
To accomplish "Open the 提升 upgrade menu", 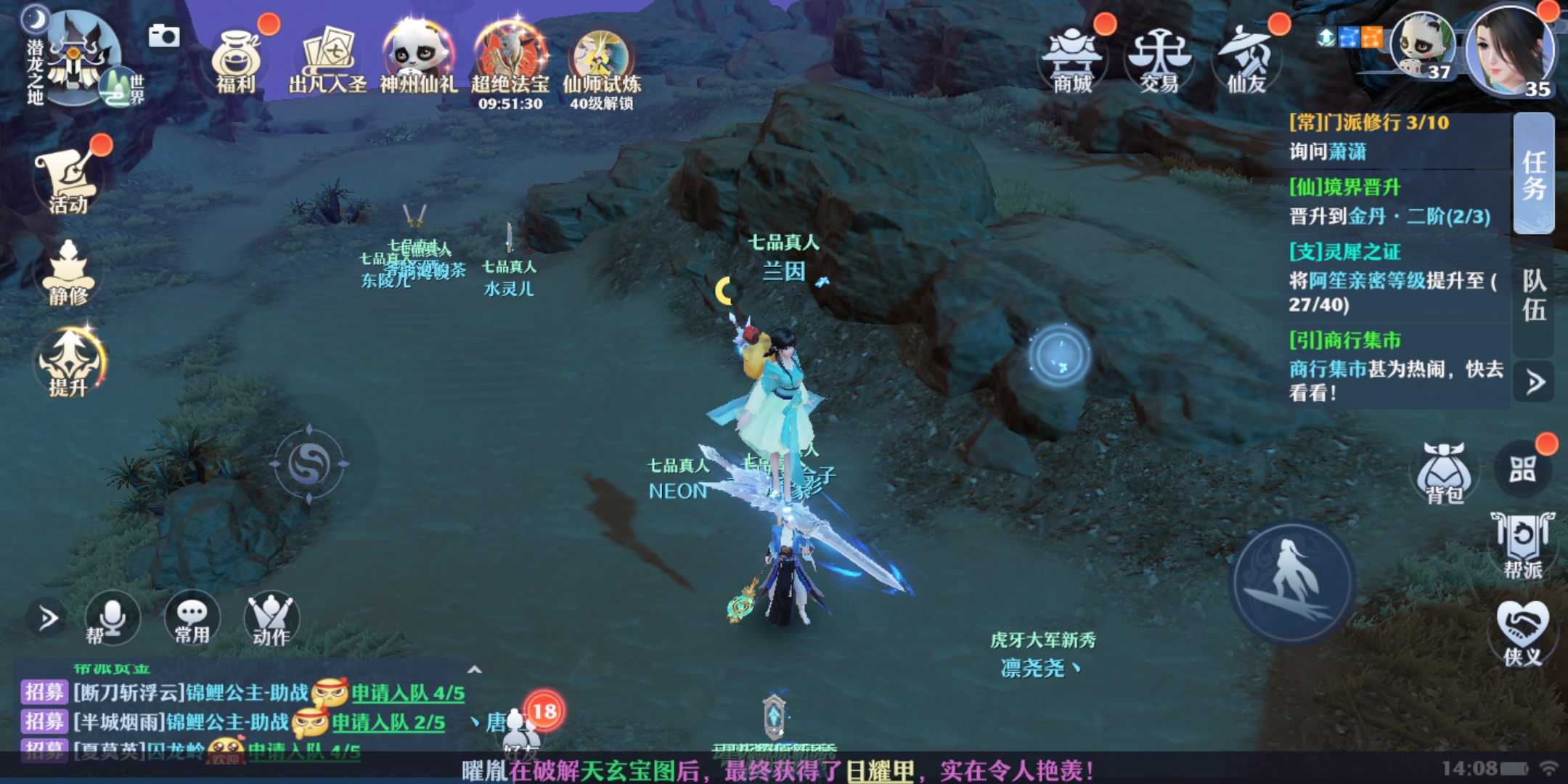I will pos(68,363).
